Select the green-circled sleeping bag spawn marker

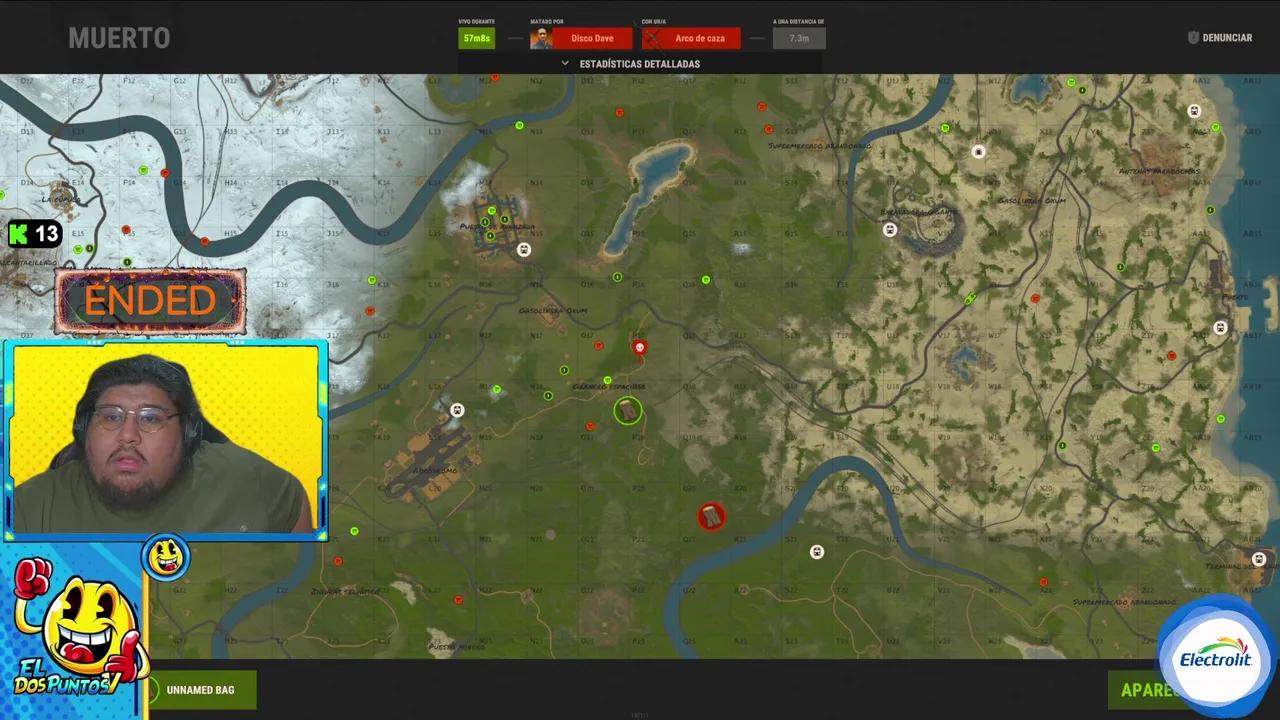point(627,411)
